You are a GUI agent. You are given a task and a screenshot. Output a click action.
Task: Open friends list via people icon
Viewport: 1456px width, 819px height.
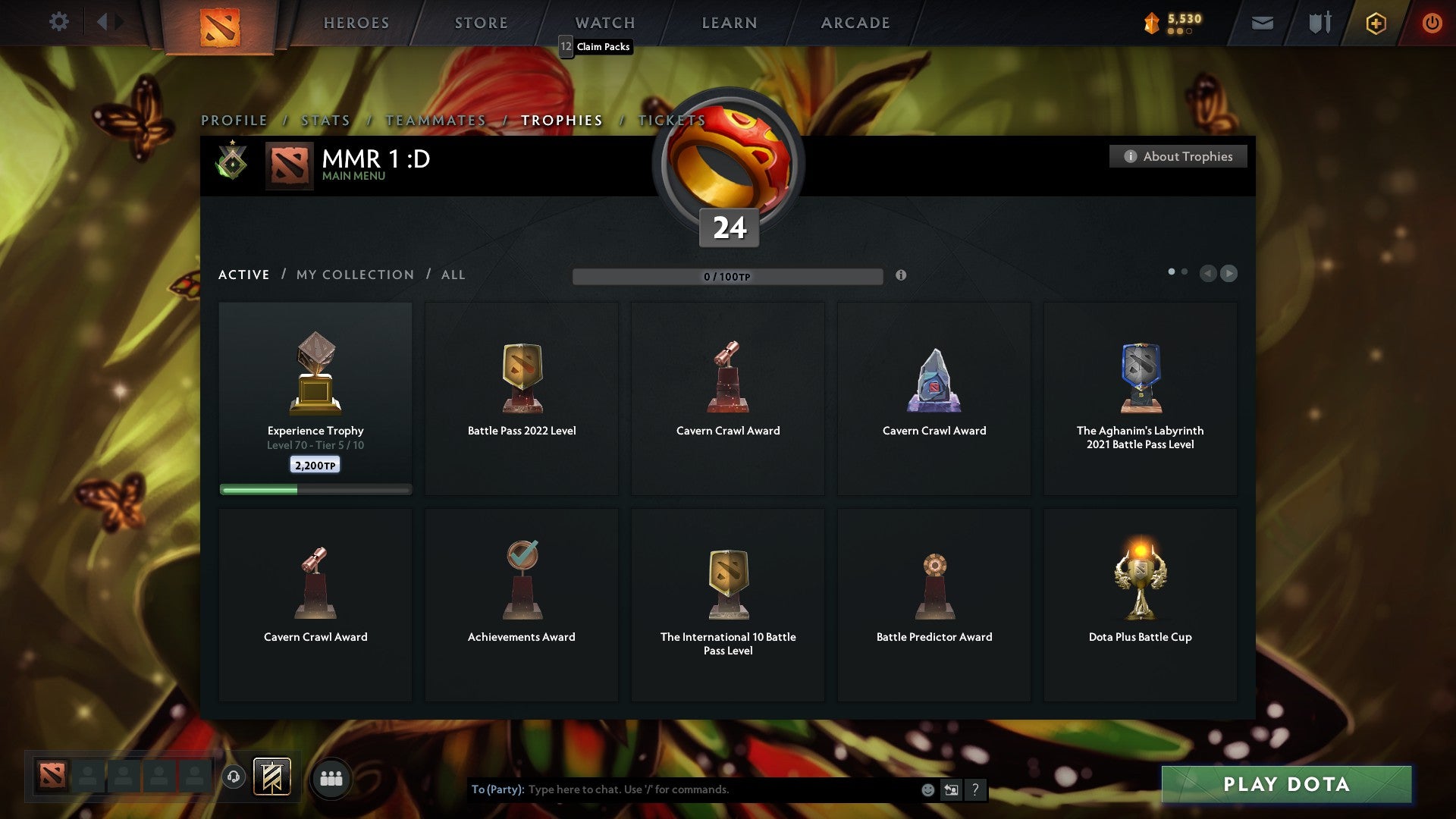[x=331, y=777]
